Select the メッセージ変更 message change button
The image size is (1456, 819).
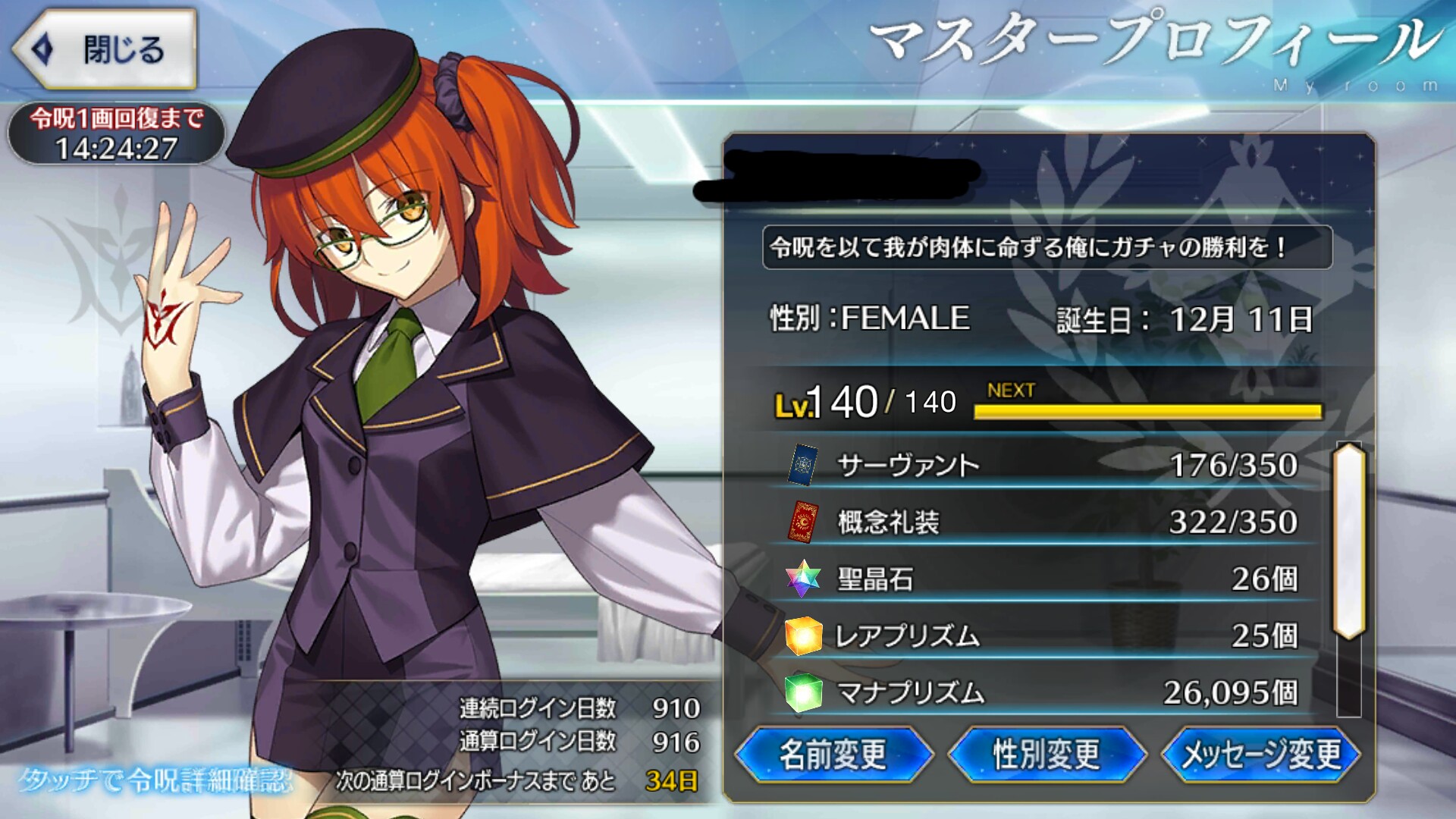coord(1260,754)
